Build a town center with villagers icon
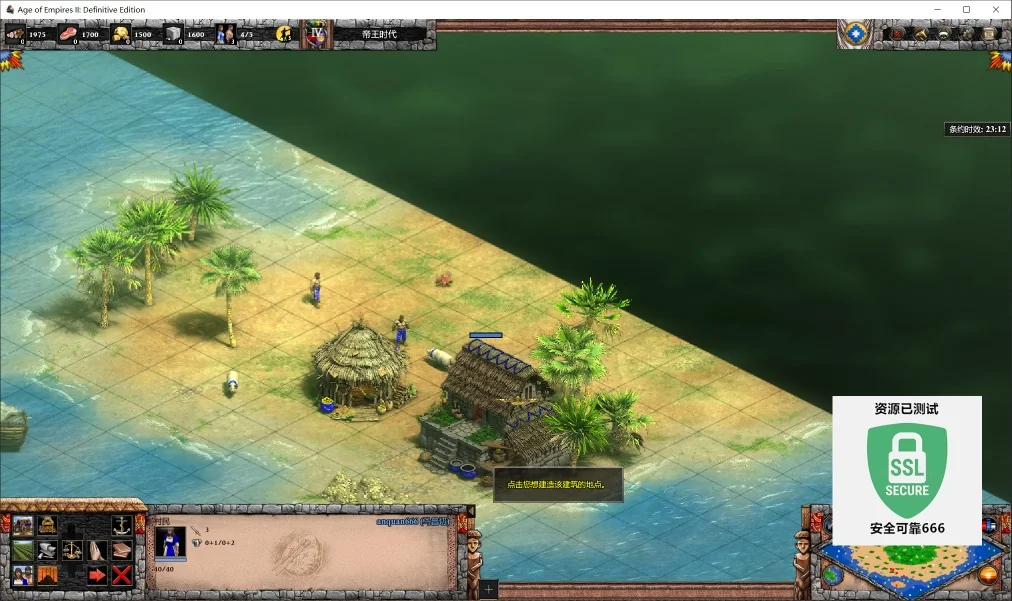The image size is (1012, 601). tap(22, 575)
